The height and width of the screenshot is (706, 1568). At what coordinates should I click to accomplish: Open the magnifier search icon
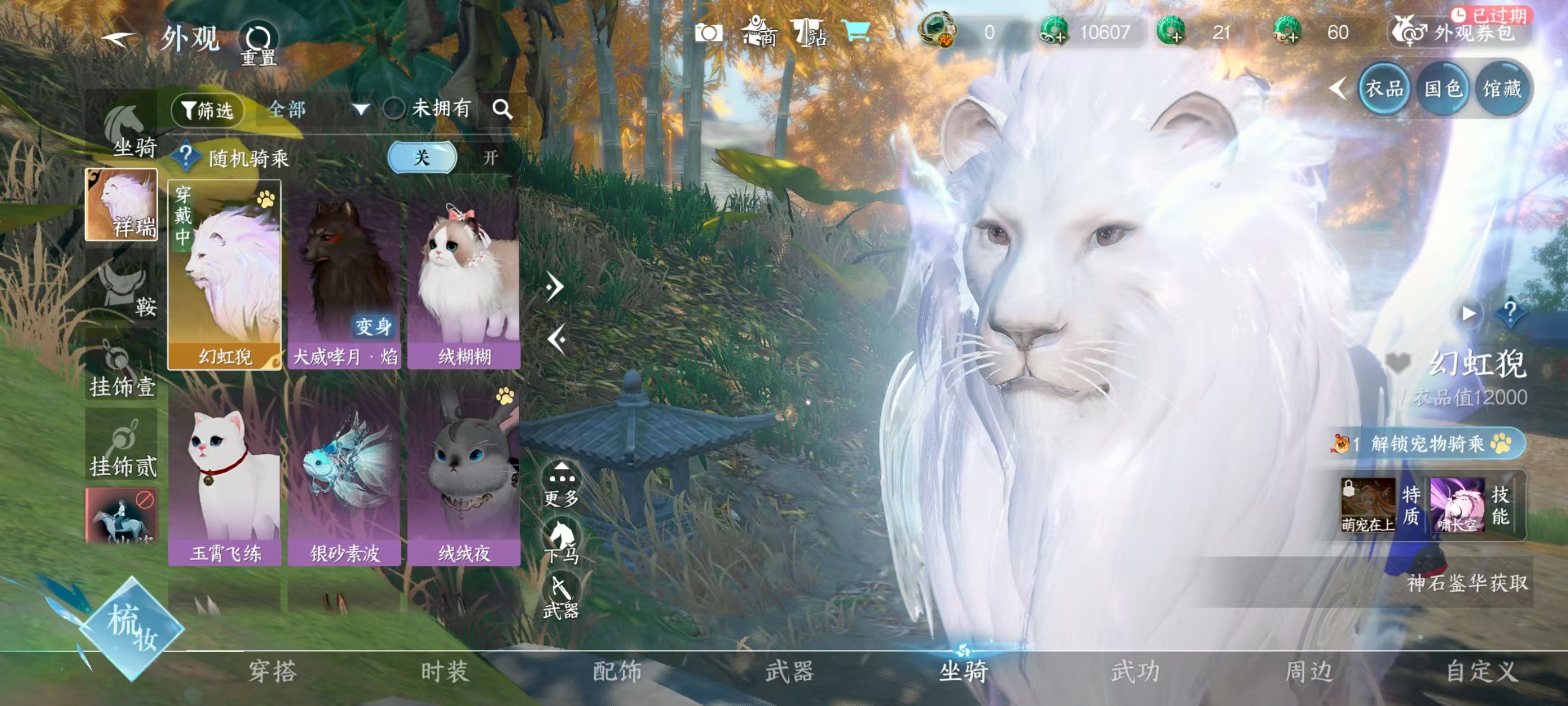502,110
